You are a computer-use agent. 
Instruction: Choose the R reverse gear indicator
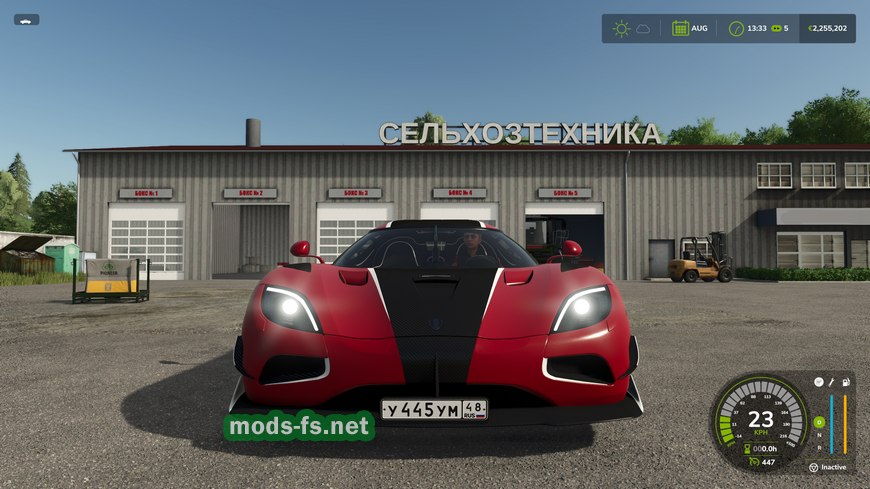point(818,448)
